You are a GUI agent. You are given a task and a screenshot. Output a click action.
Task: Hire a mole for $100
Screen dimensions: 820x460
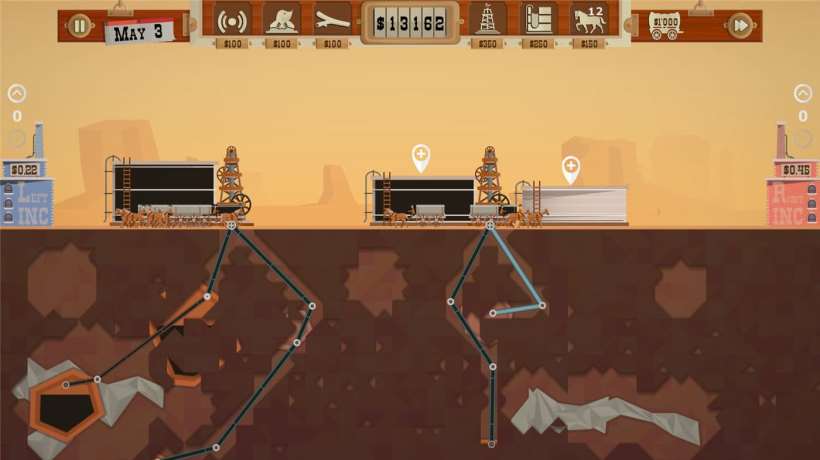[283, 20]
